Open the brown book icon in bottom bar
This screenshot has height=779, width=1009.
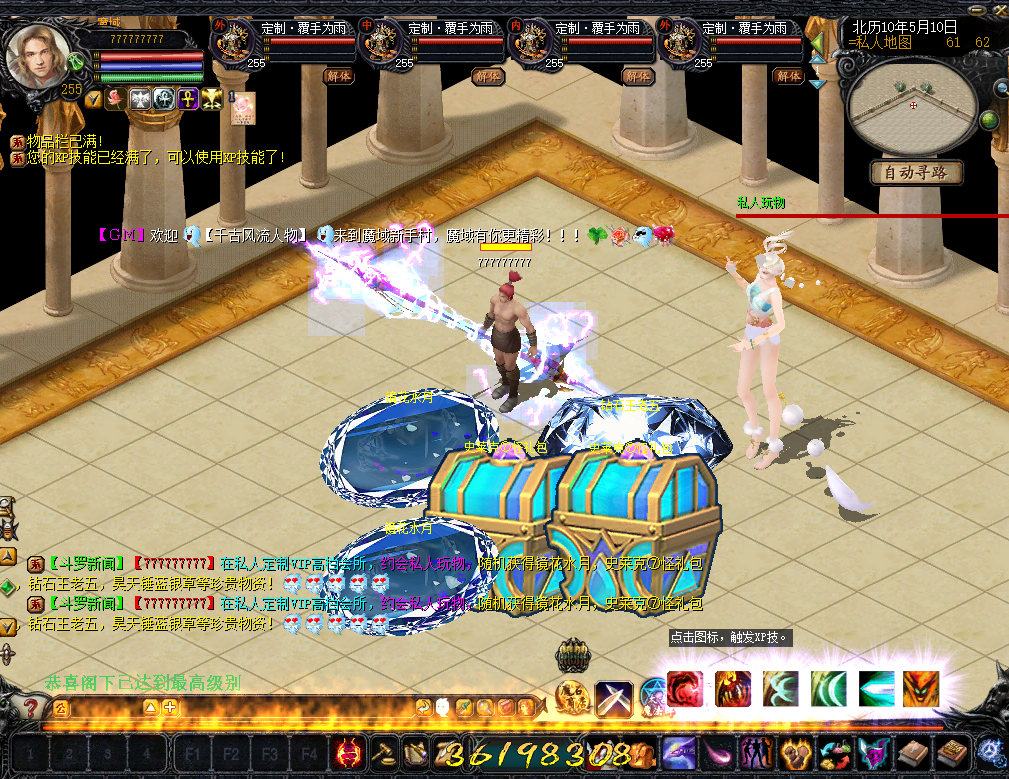pos(912,752)
